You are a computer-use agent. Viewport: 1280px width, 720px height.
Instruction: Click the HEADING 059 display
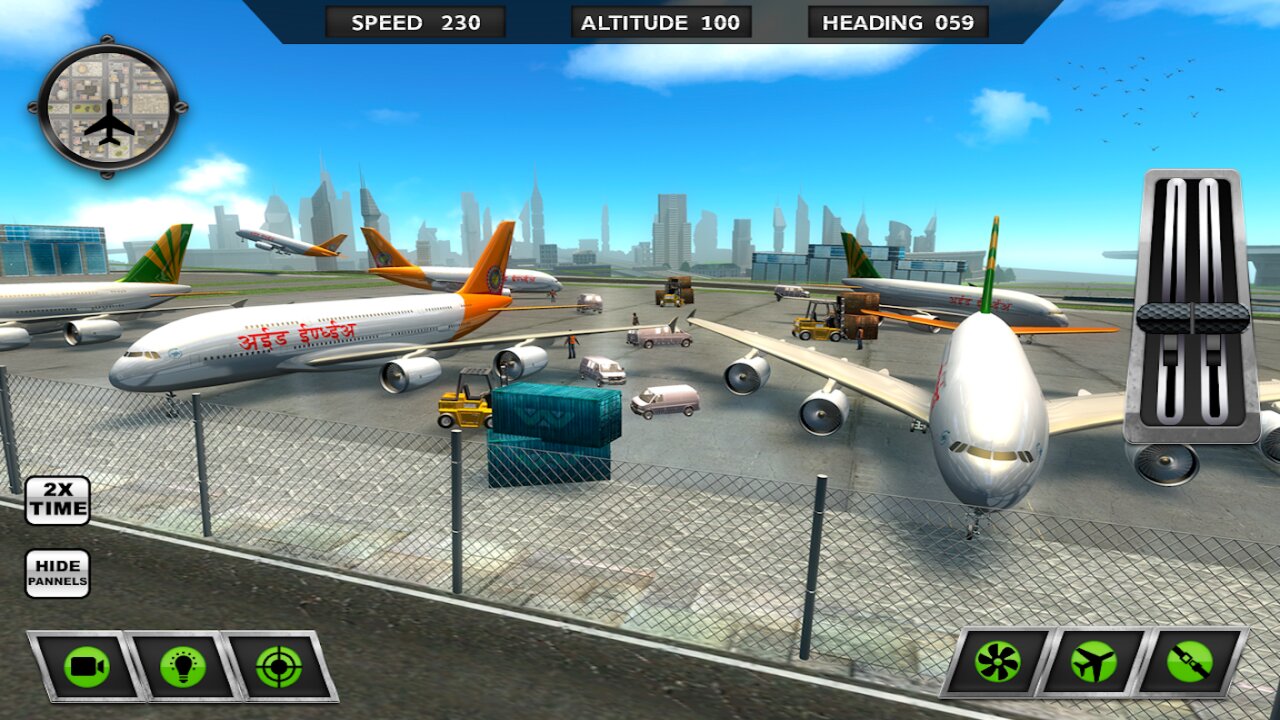(899, 21)
